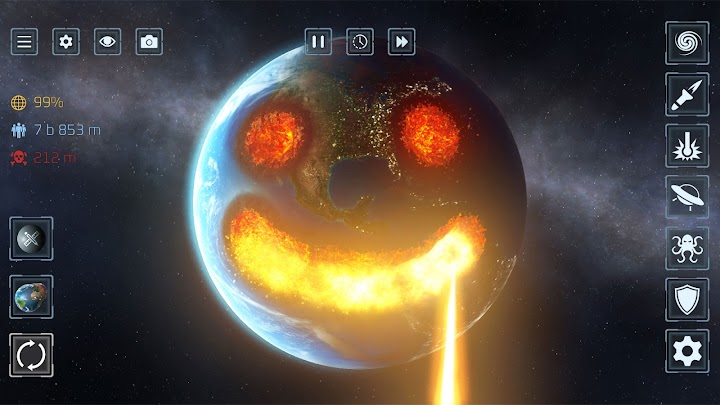Open the hamburger main menu
720x405 pixels.
[25, 42]
